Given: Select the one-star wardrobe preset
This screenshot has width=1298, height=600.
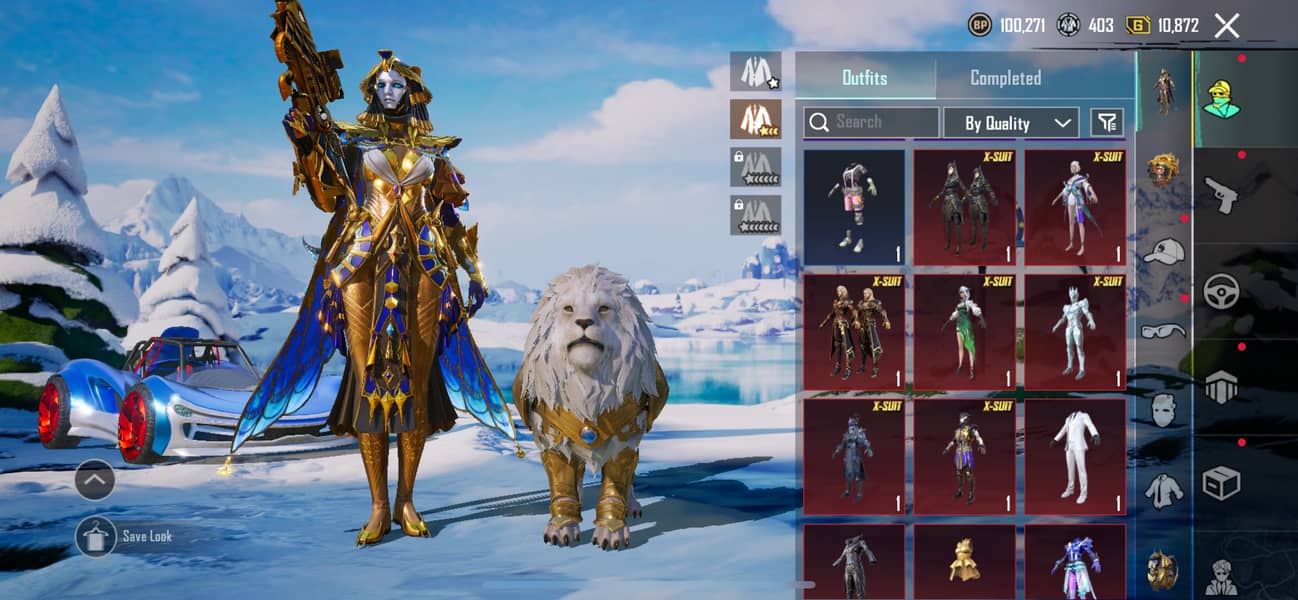Looking at the screenshot, I should 755,71.
